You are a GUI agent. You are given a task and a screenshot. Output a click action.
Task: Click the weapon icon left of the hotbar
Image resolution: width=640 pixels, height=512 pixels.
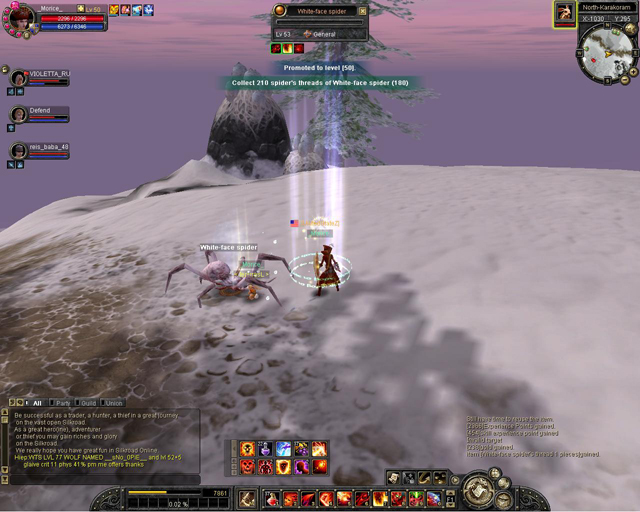(250, 497)
